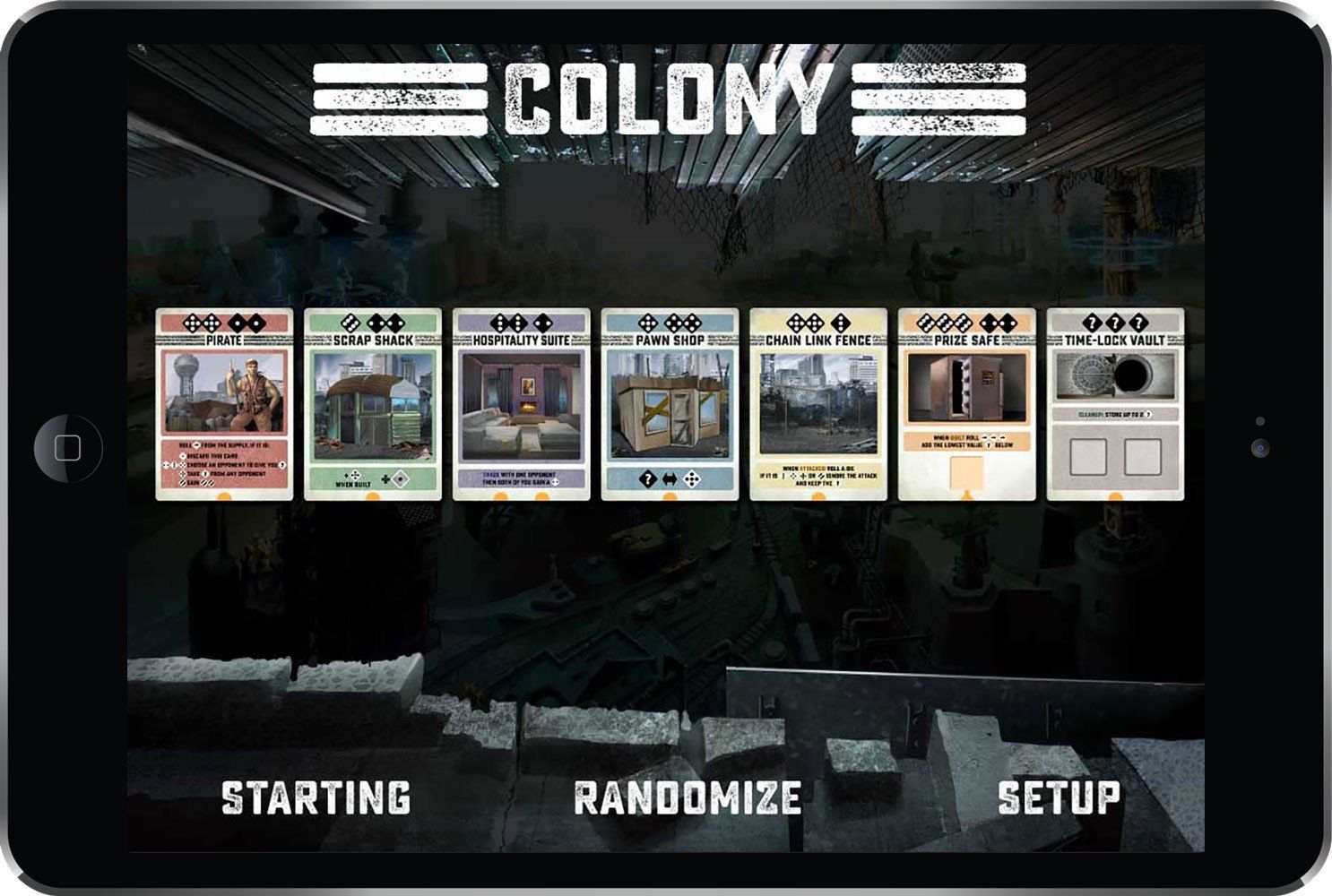Open the Scrap Shack card
Image resolution: width=1332 pixels, height=896 pixels.
coord(372,403)
